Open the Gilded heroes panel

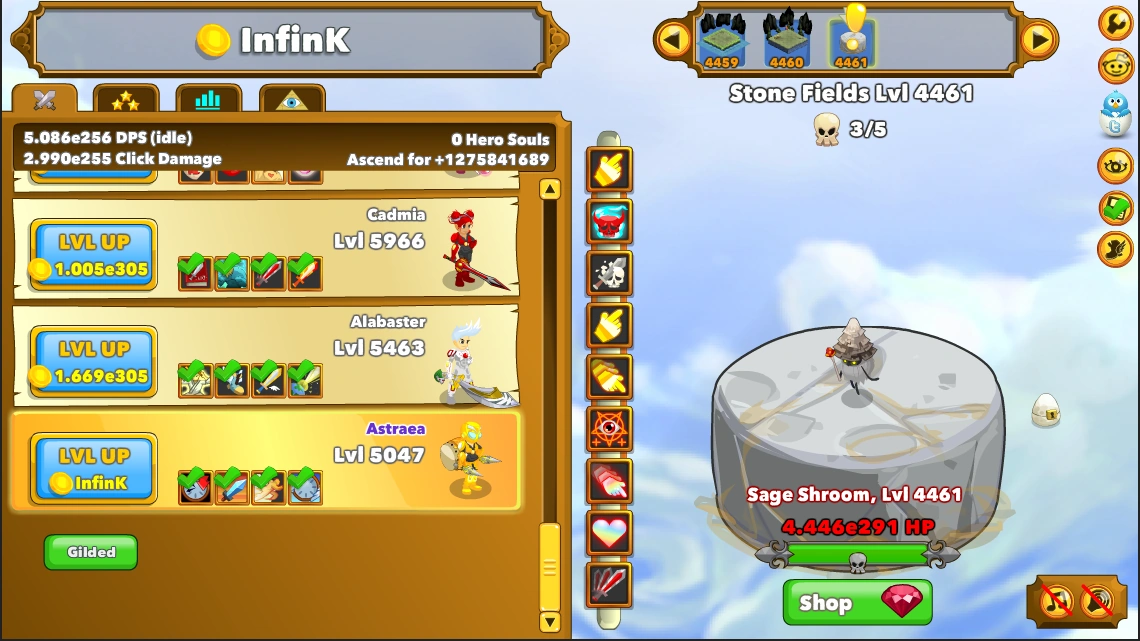pyautogui.click(x=91, y=552)
